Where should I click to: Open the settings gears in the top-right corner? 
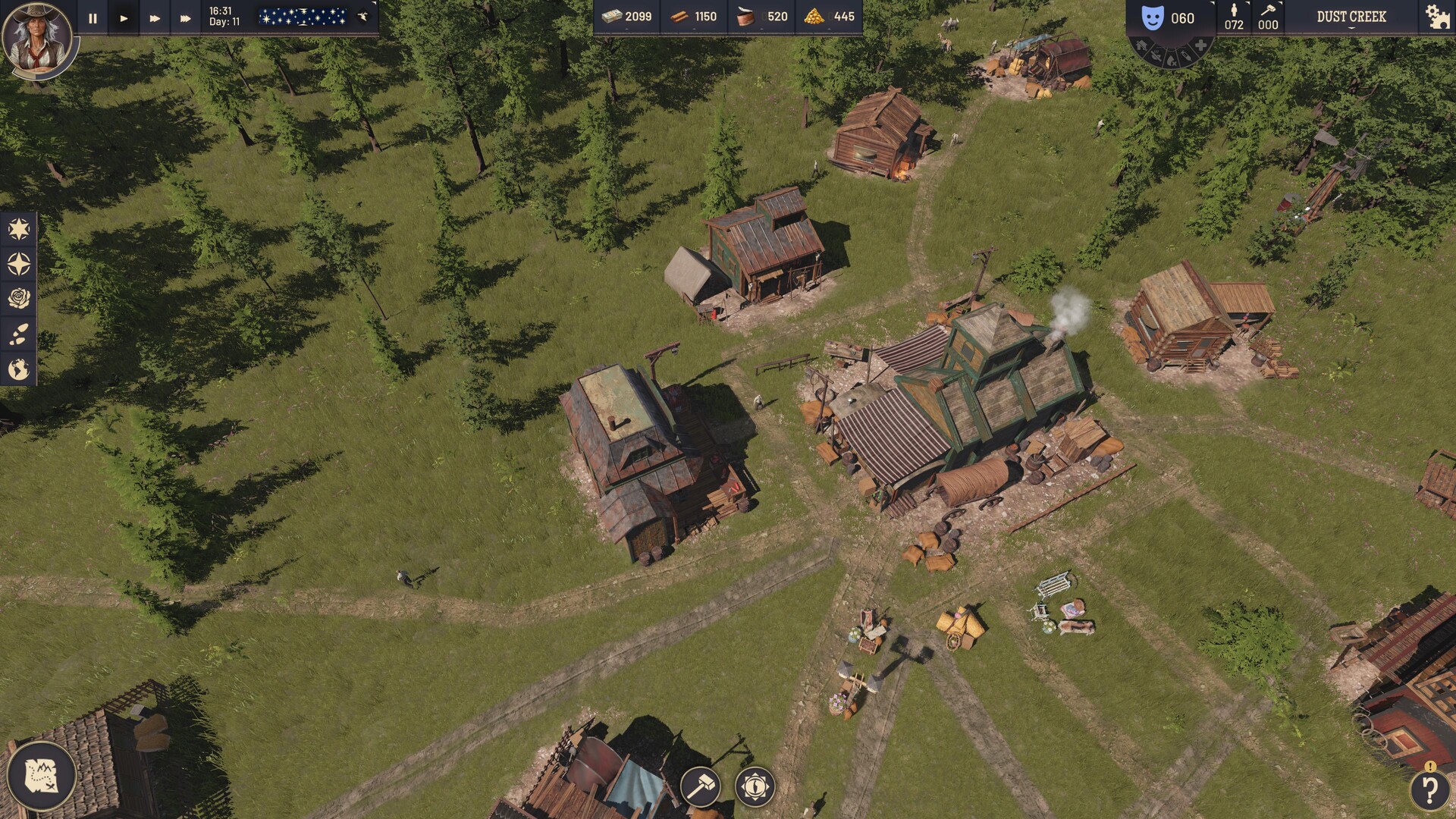[1436, 17]
